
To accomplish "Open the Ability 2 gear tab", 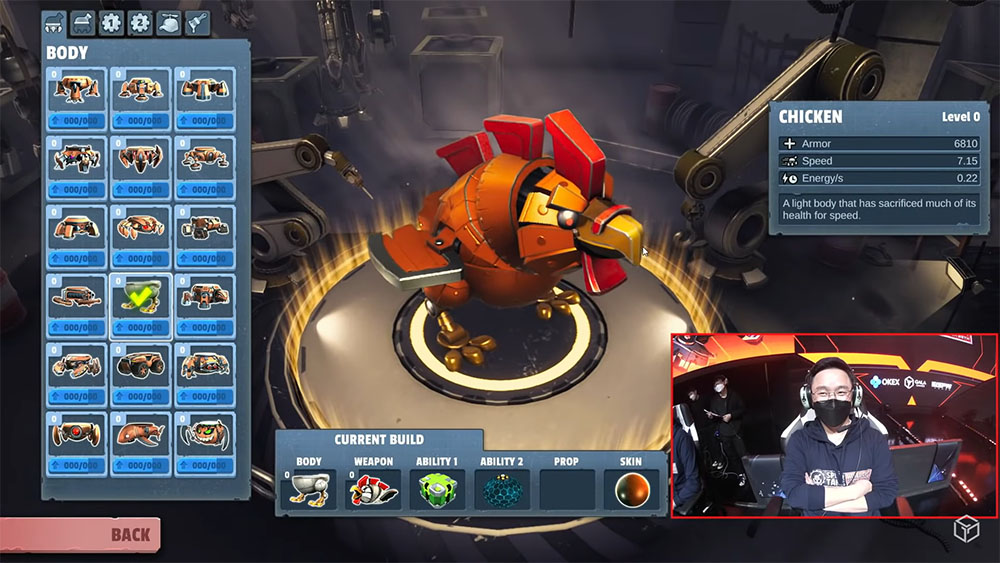I will point(140,23).
